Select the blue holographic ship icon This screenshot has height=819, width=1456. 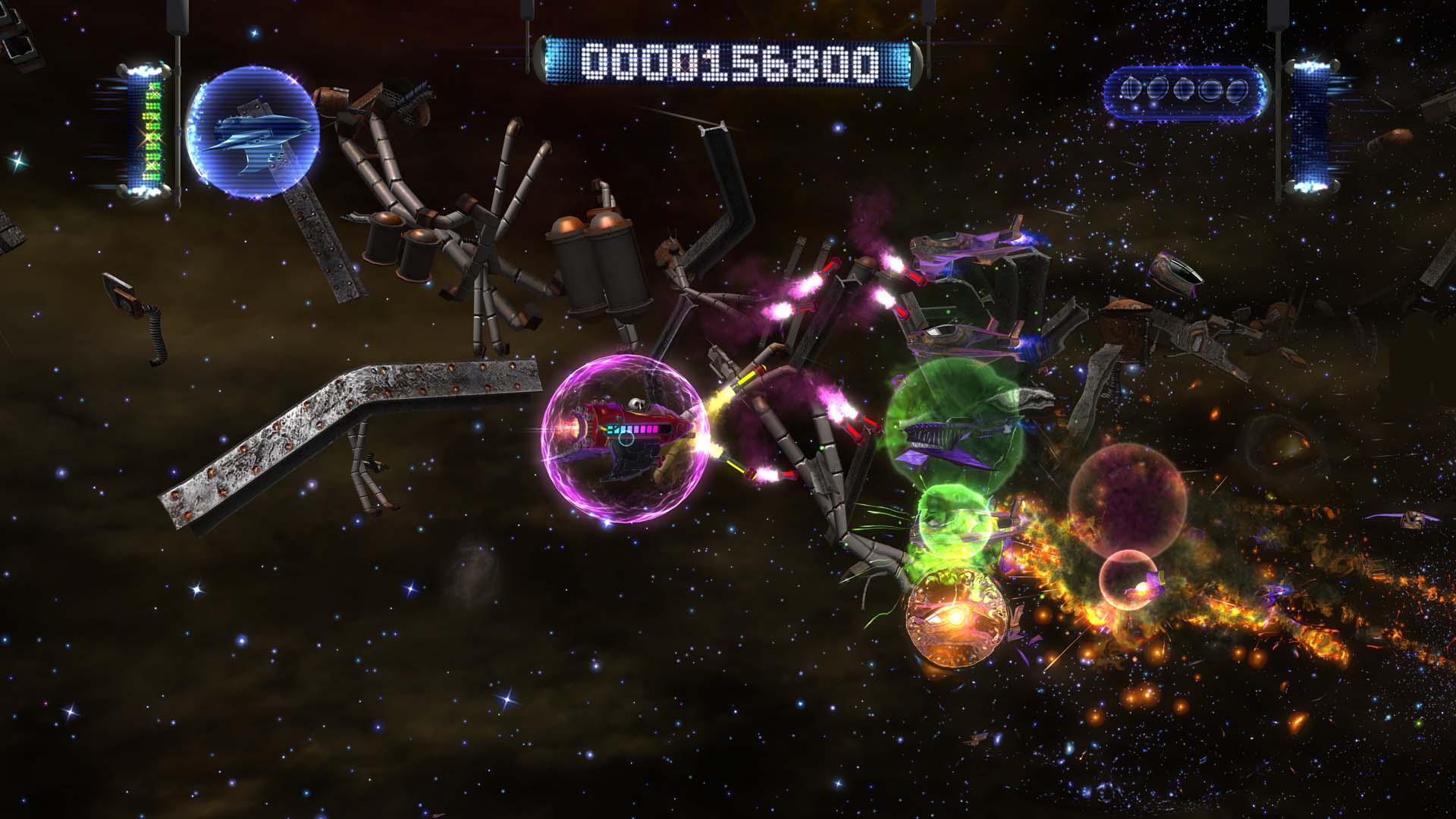click(254, 133)
